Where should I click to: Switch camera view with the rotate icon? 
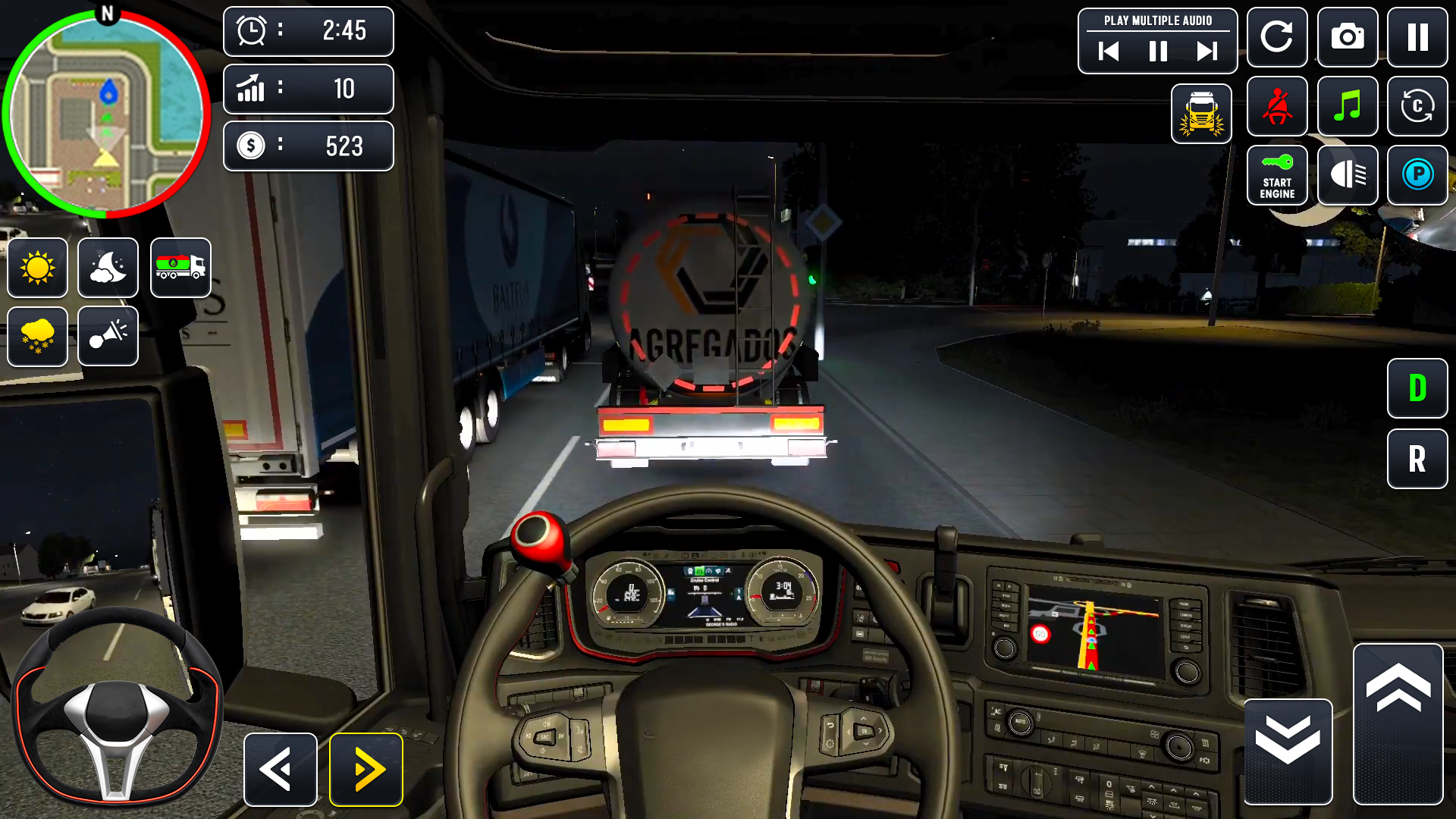tap(1418, 106)
